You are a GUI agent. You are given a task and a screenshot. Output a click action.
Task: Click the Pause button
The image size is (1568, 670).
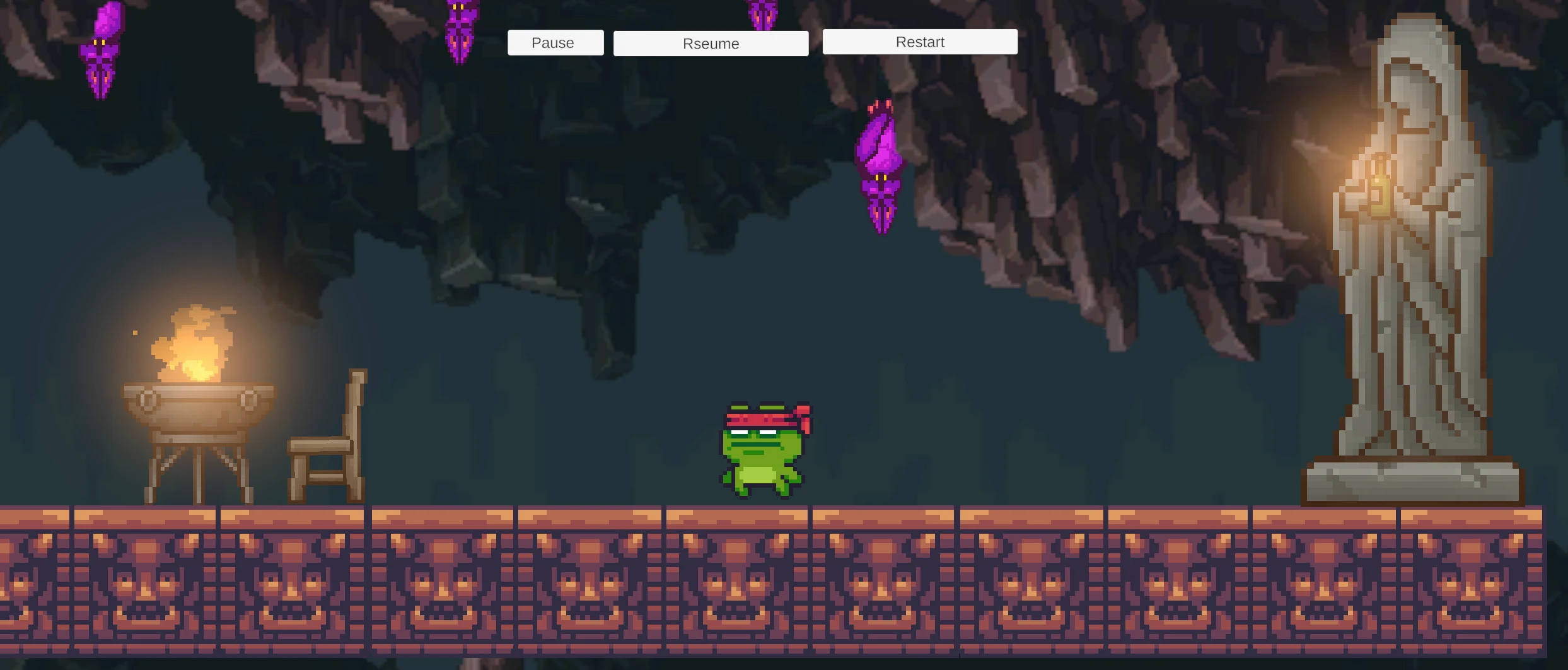pyautogui.click(x=555, y=43)
